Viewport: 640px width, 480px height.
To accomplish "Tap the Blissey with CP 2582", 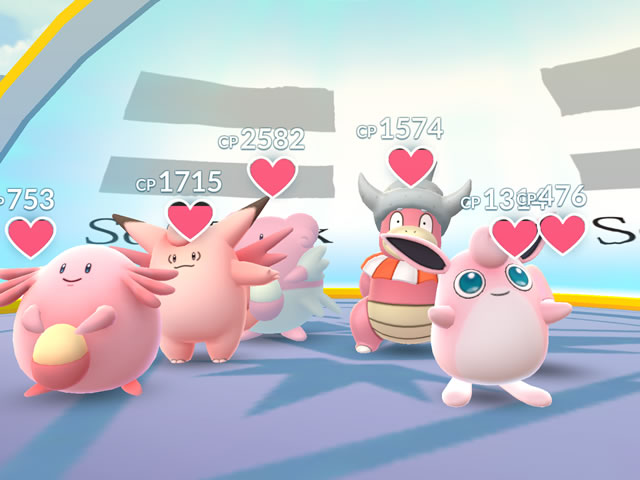I will coord(290,270).
